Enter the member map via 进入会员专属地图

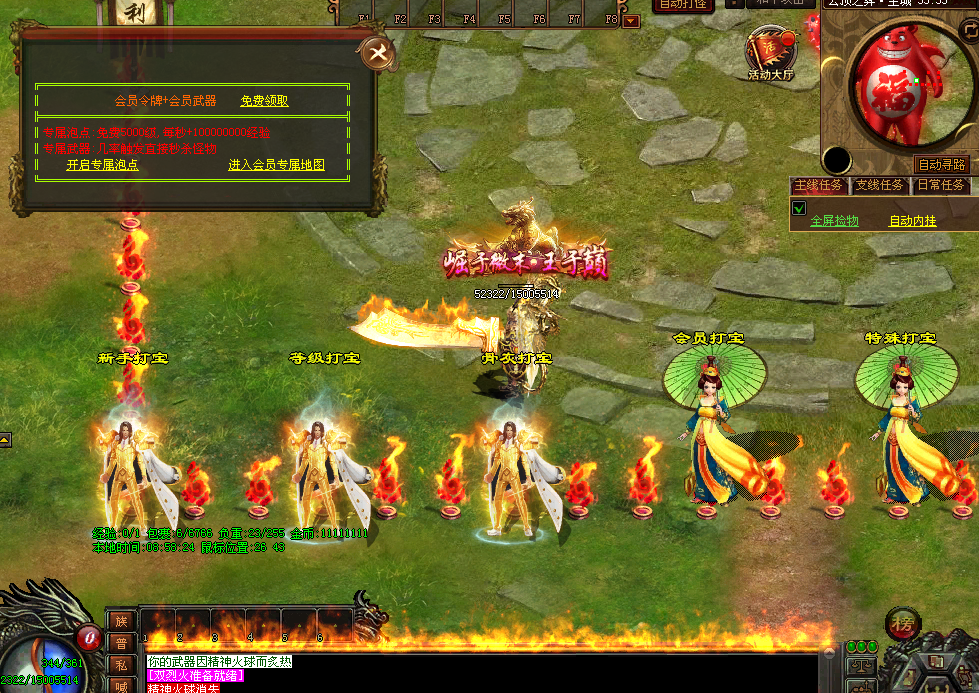[276, 165]
